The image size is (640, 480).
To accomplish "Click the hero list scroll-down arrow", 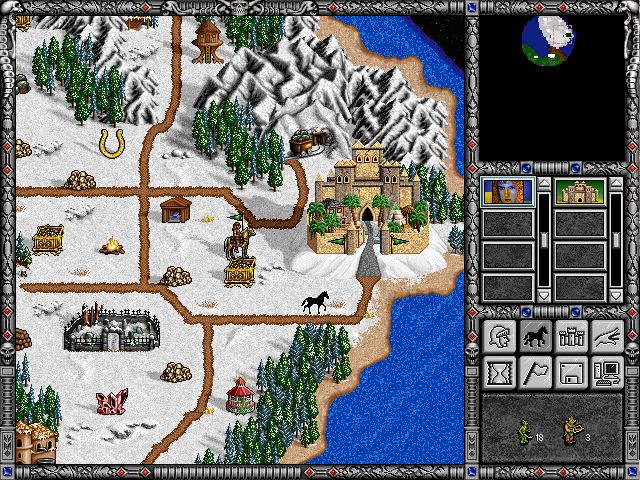I will pos(543,295).
